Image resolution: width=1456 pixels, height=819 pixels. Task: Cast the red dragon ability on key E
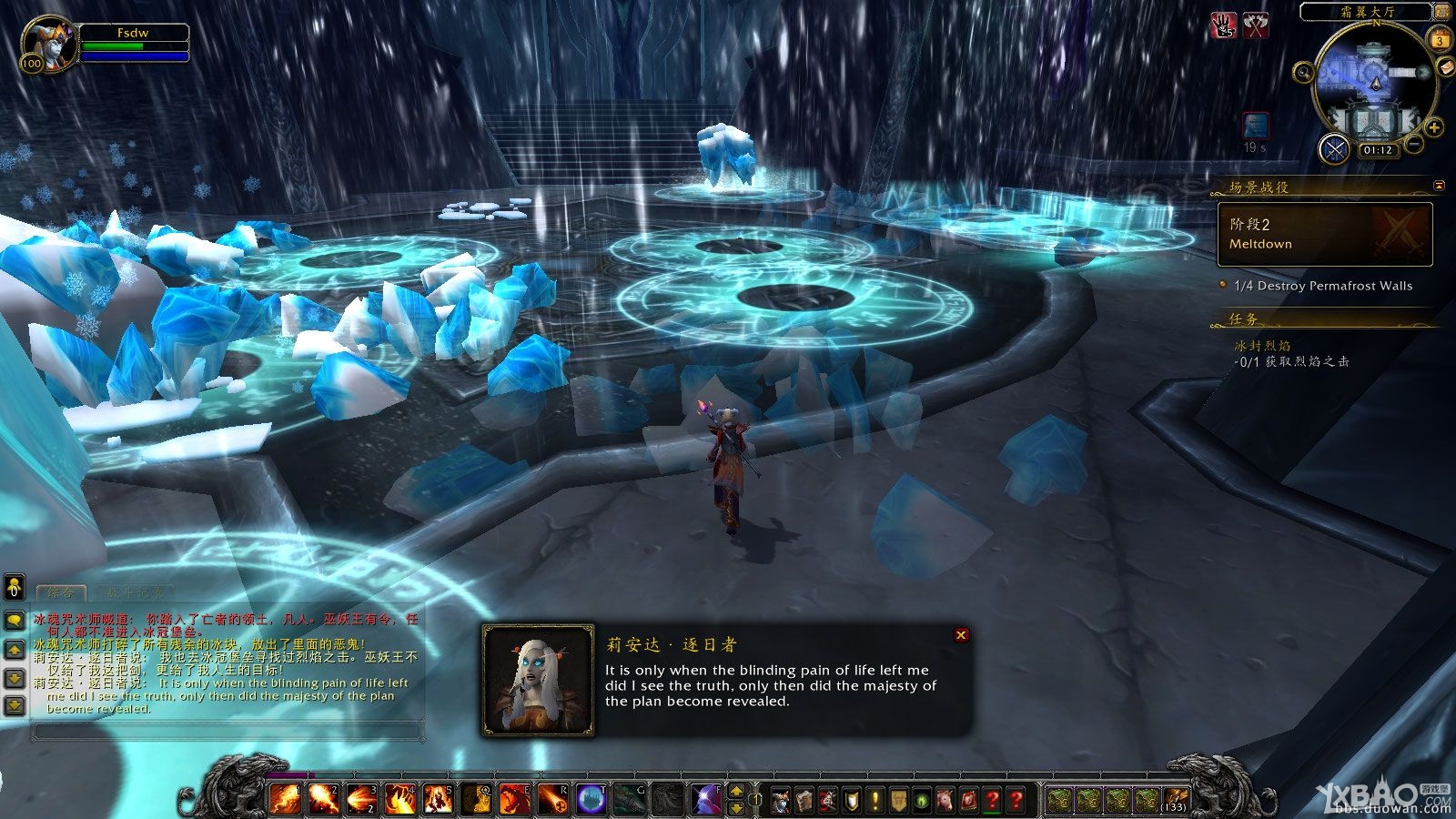click(515, 799)
